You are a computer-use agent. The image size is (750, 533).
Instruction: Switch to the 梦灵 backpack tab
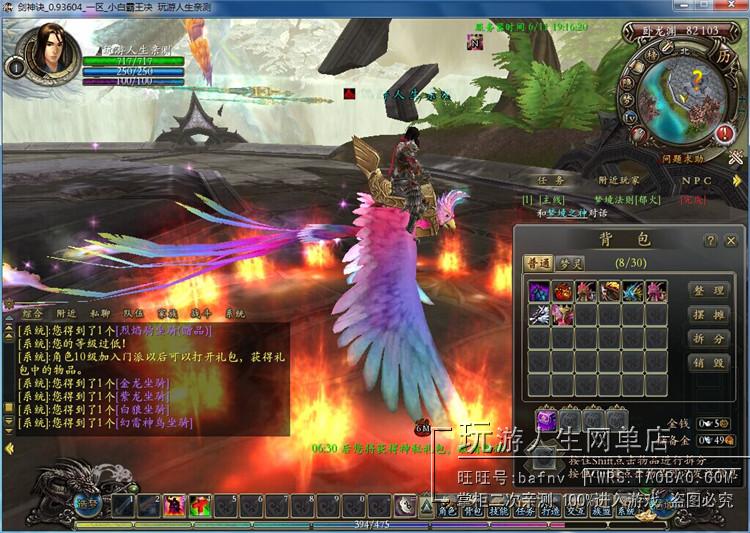570,263
